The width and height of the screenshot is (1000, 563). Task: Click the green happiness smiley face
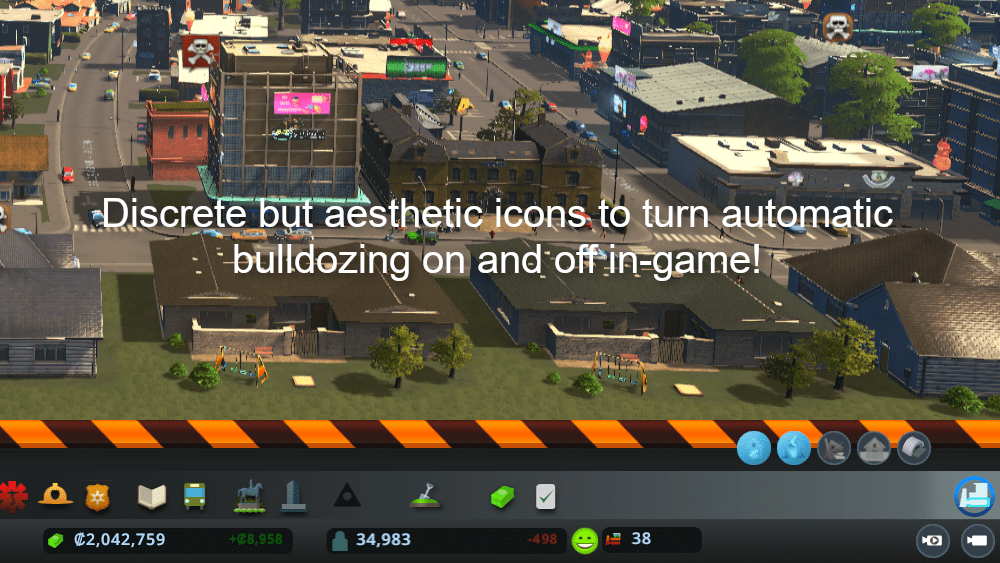[x=585, y=541]
